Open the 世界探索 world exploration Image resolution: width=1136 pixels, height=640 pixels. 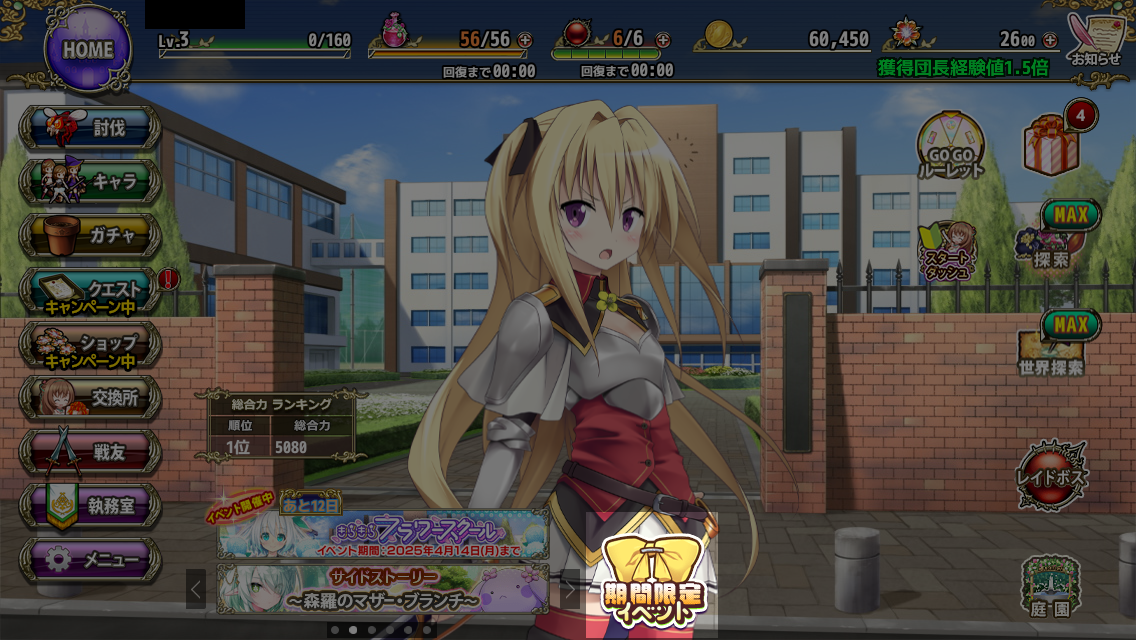(1052, 348)
